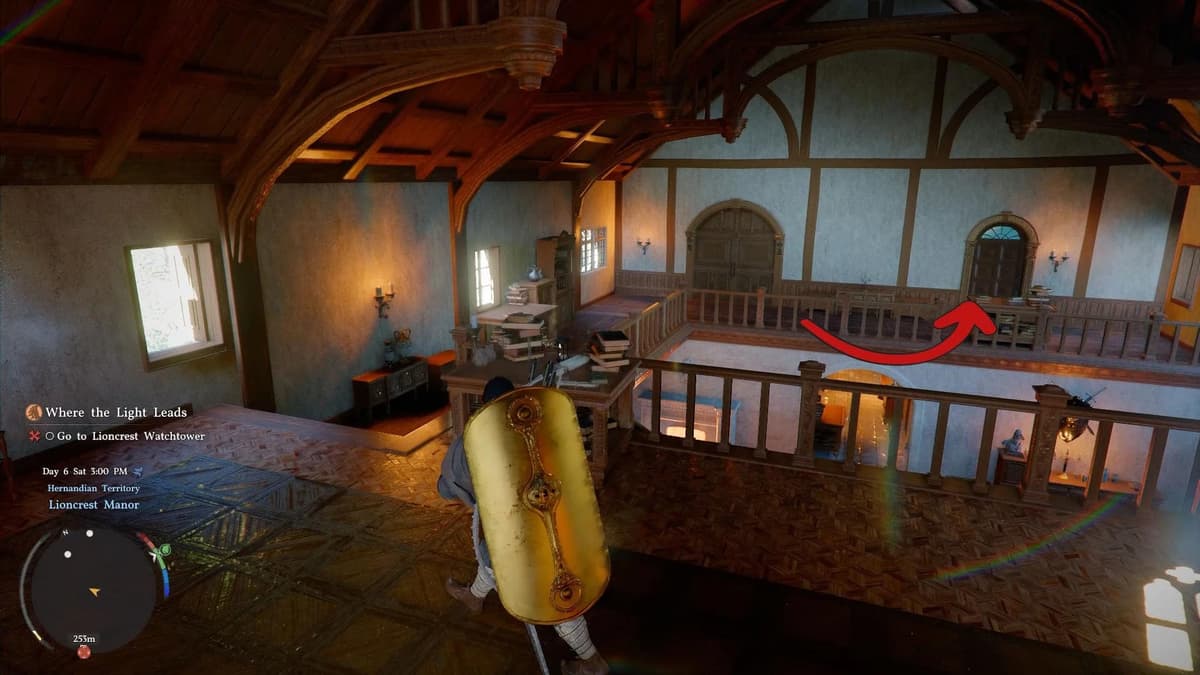Click the red quest marker below the minimap

click(x=84, y=652)
